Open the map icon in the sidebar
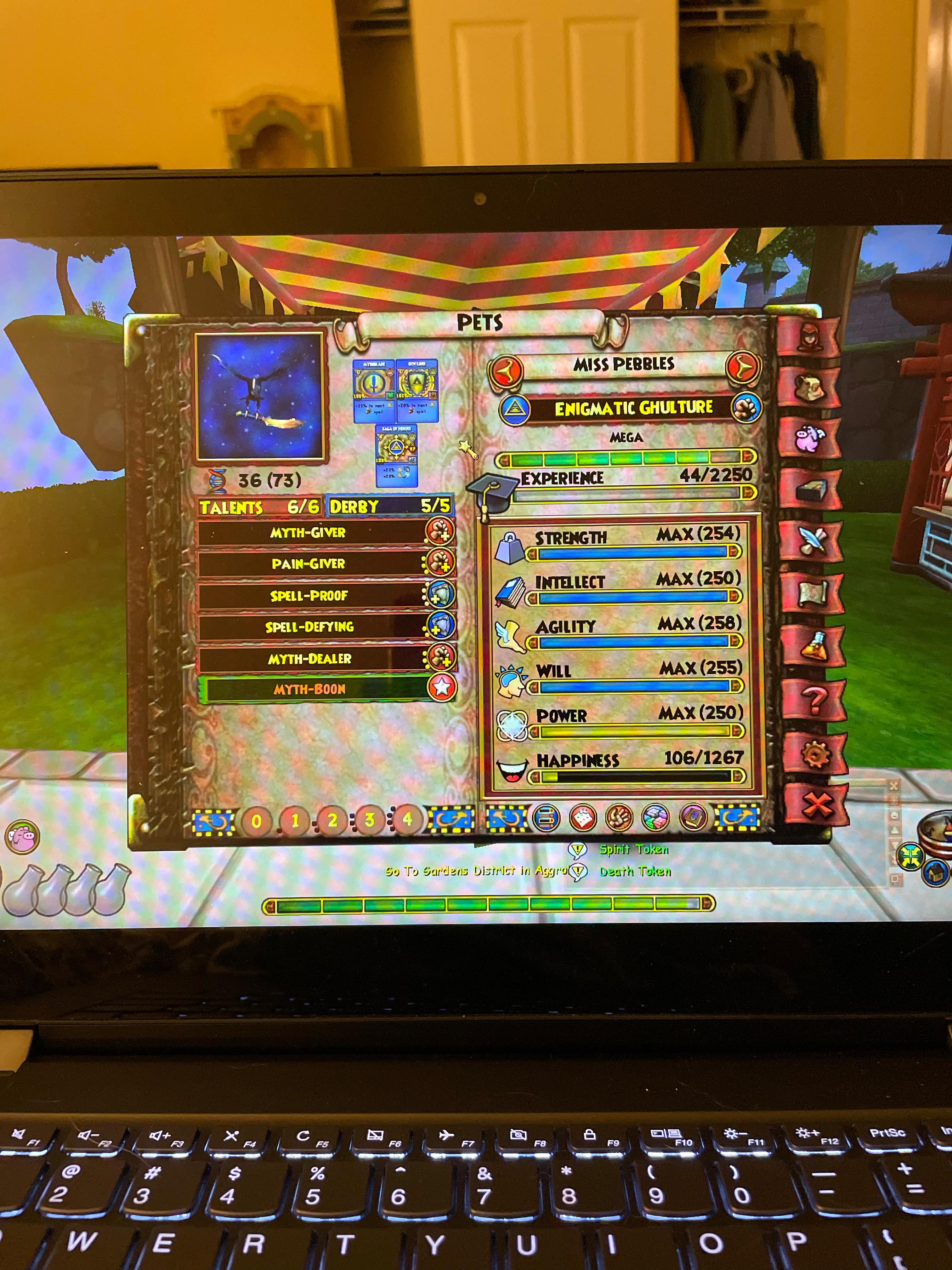Image resolution: width=952 pixels, height=1270 pixels. coord(812,588)
